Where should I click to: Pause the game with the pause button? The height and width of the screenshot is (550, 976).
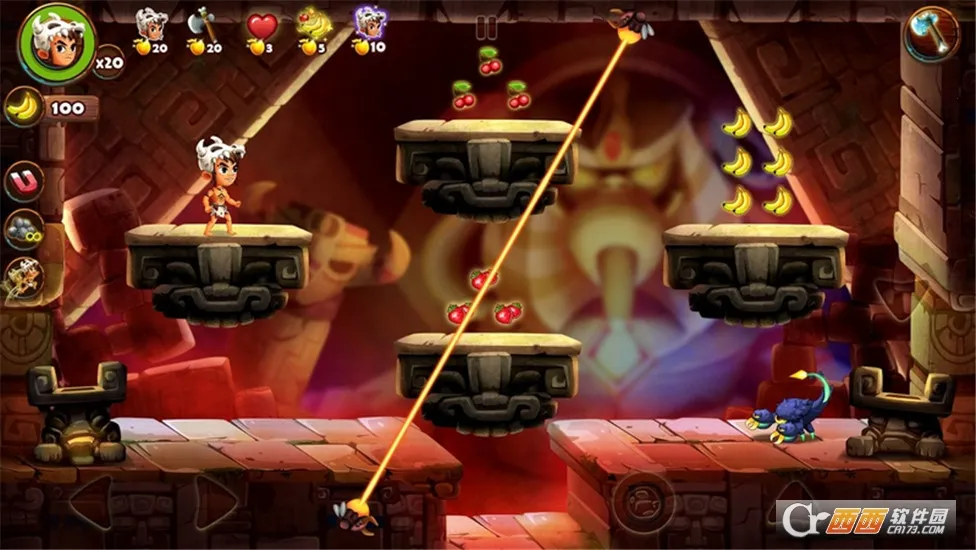tap(487, 27)
